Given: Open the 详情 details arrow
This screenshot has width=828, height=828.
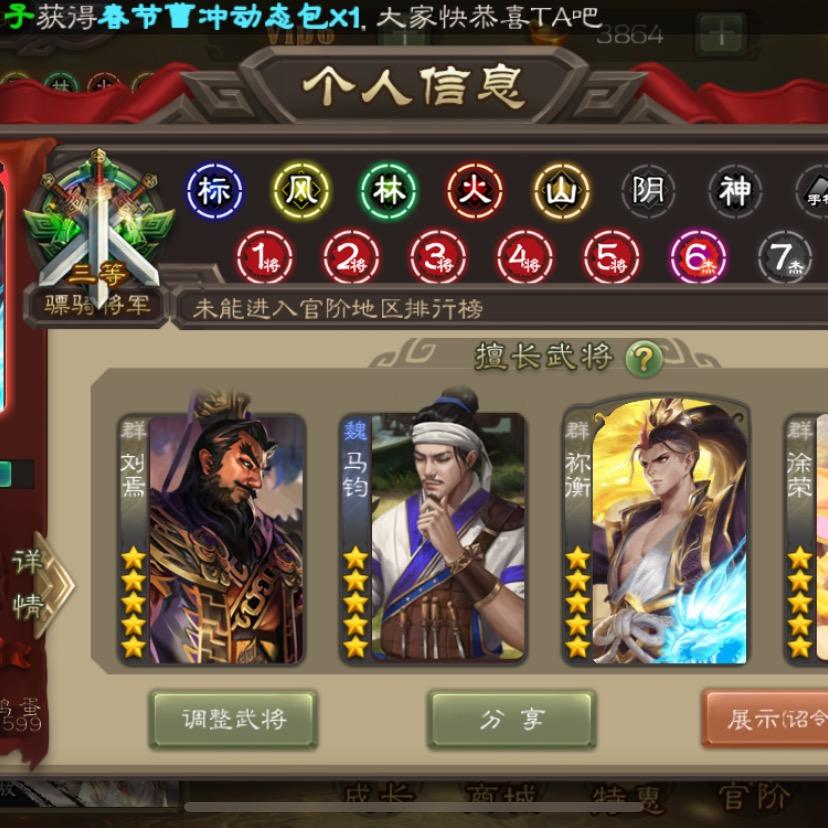Looking at the screenshot, I should (40, 585).
